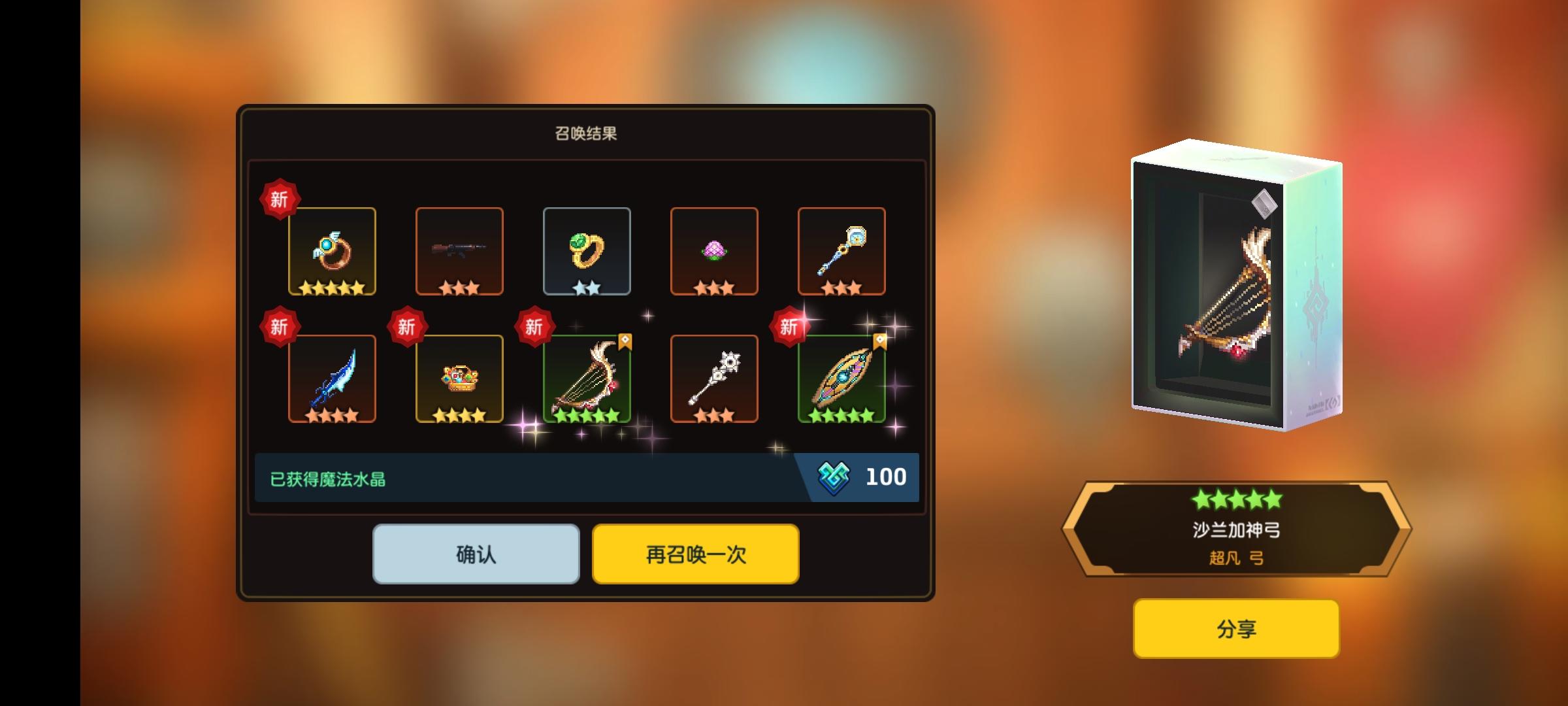Image resolution: width=1568 pixels, height=706 pixels.
Task: Click the purple fruit item icon
Action: pyautogui.click(x=714, y=252)
